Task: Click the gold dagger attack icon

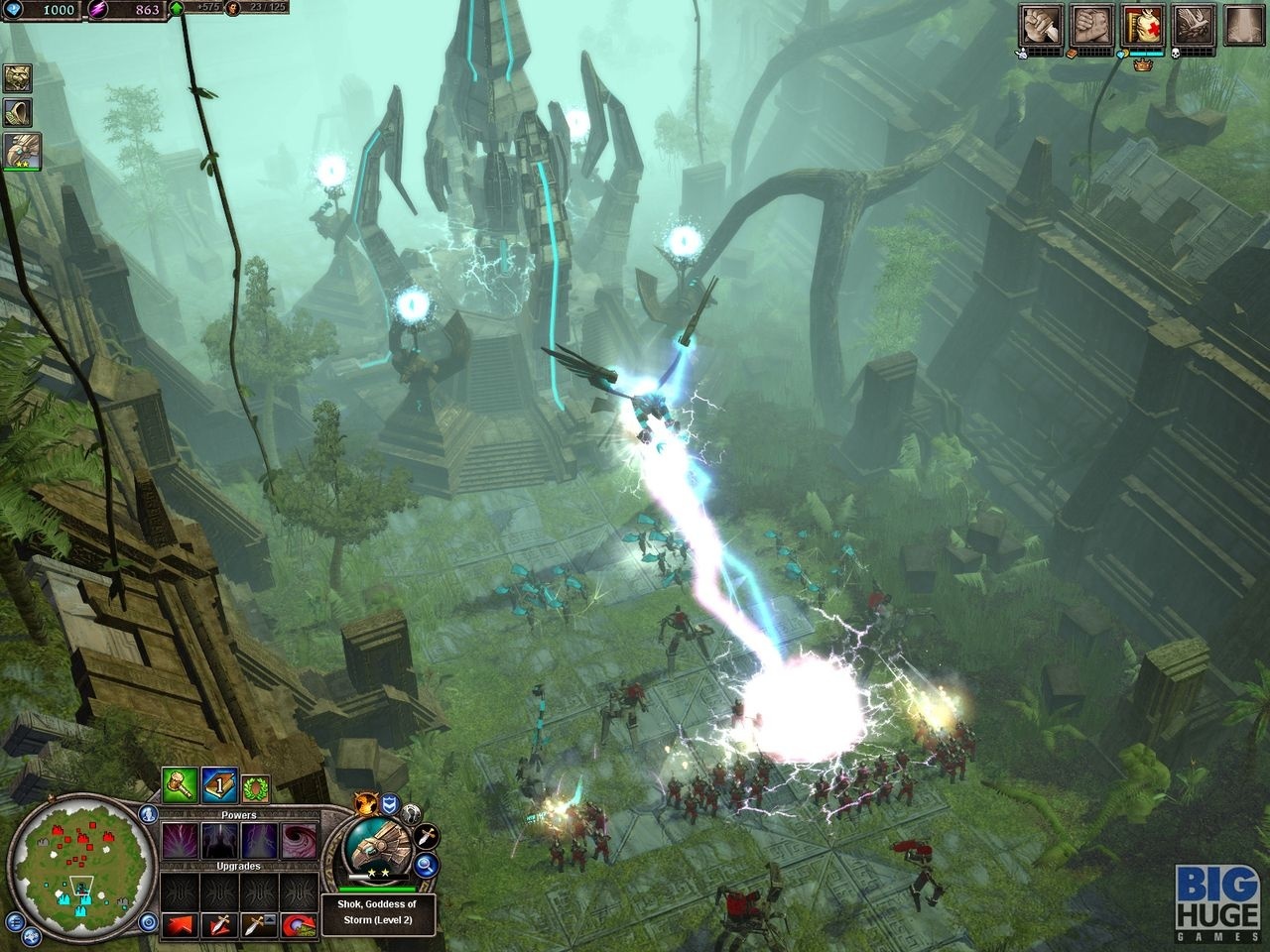Action: coord(425,838)
